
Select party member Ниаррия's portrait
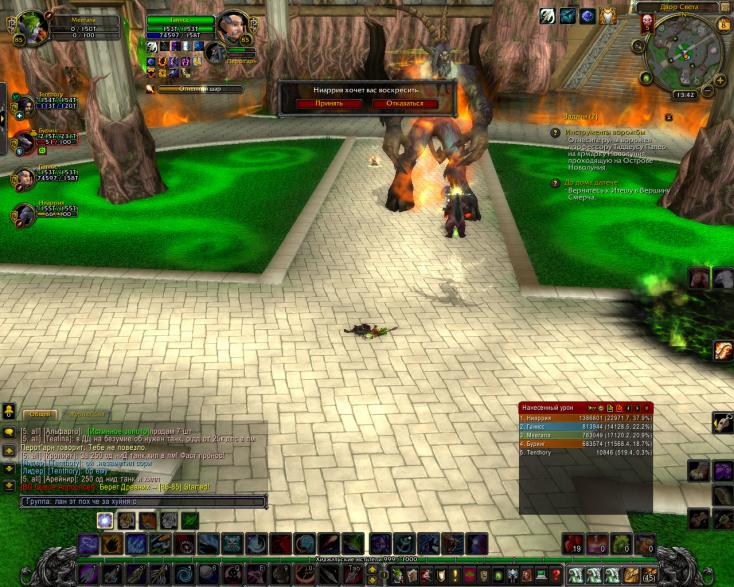(x=23, y=212)
